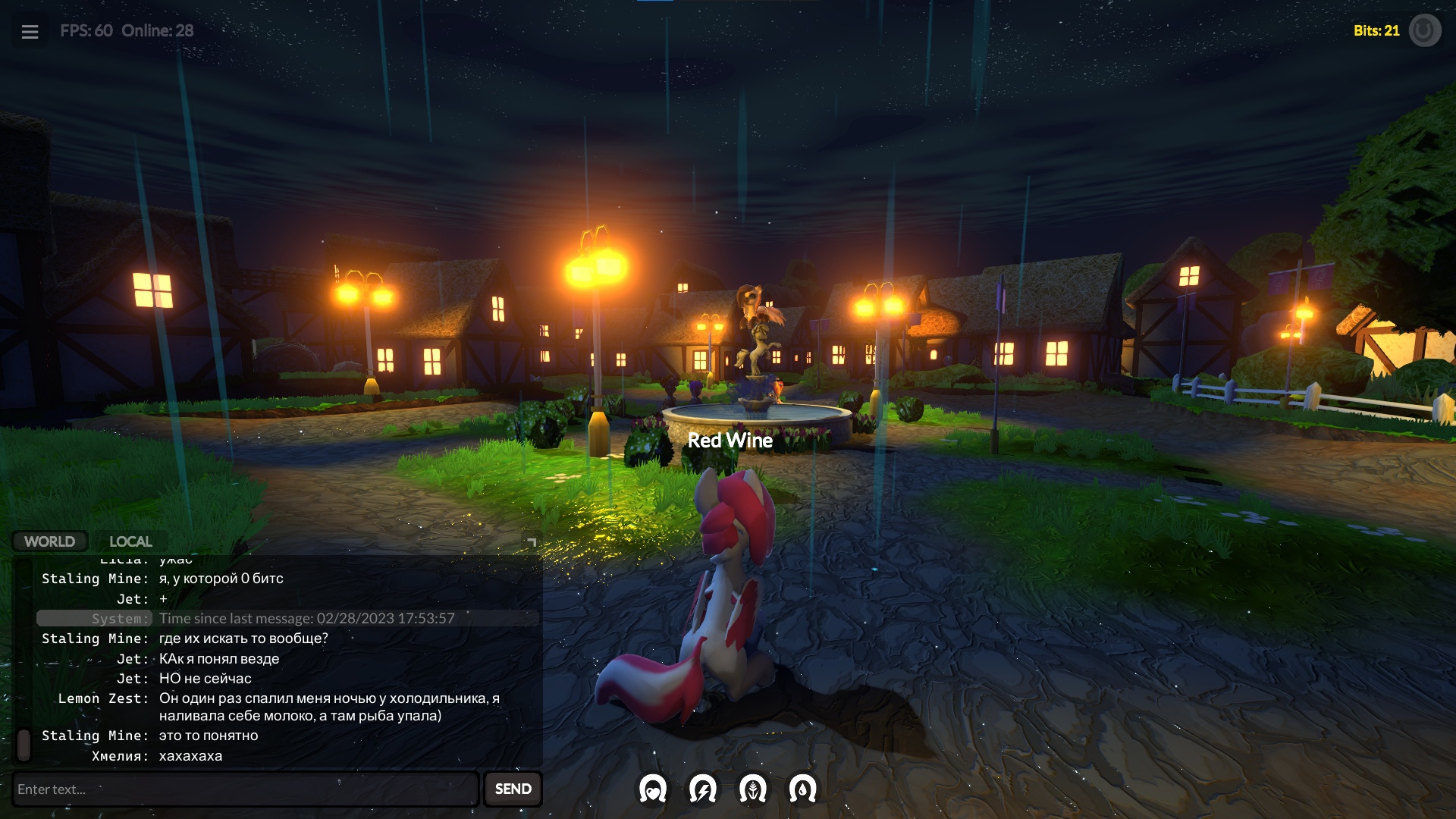Activate the heart horseshoe action

click(x=653, y=789)
